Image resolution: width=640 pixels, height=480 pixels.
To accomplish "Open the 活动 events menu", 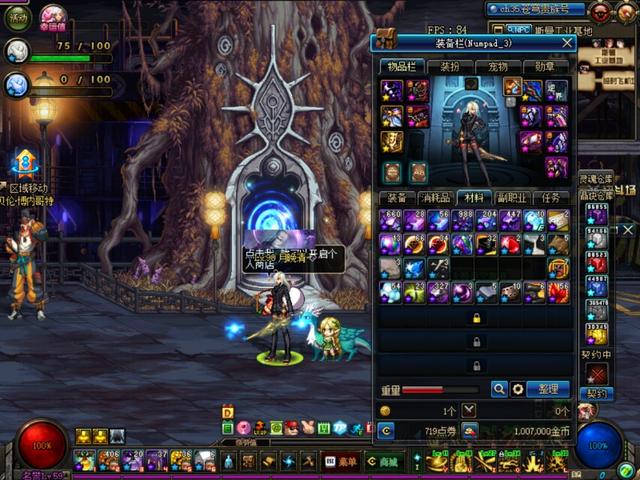I will coord(18,16).
